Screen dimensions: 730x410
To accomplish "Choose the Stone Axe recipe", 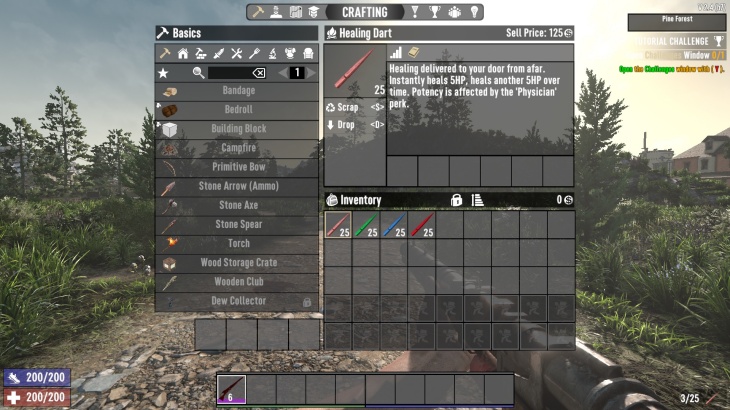I will (238, 205).
